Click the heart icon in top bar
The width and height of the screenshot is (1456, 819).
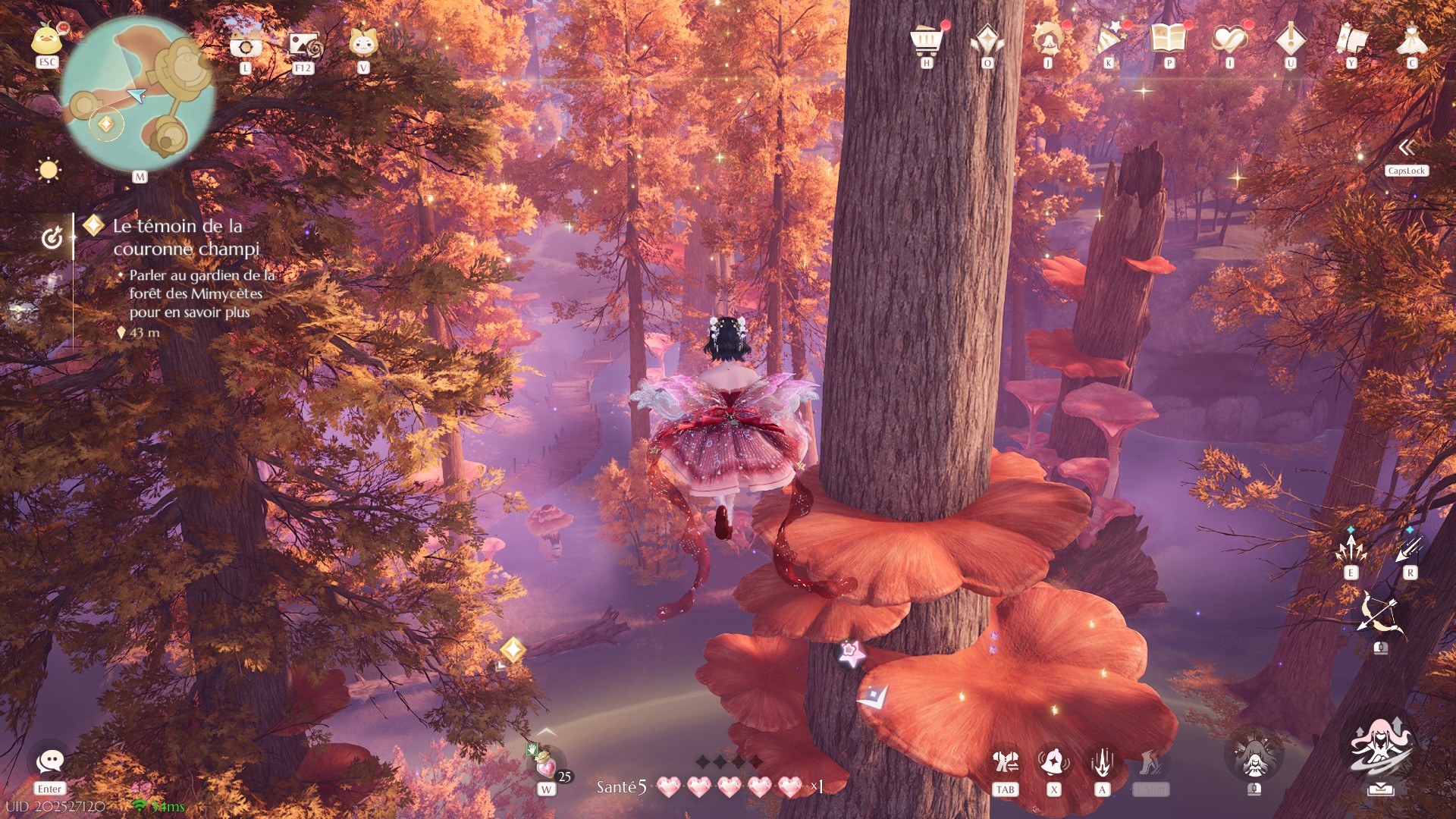point(1229,39)
